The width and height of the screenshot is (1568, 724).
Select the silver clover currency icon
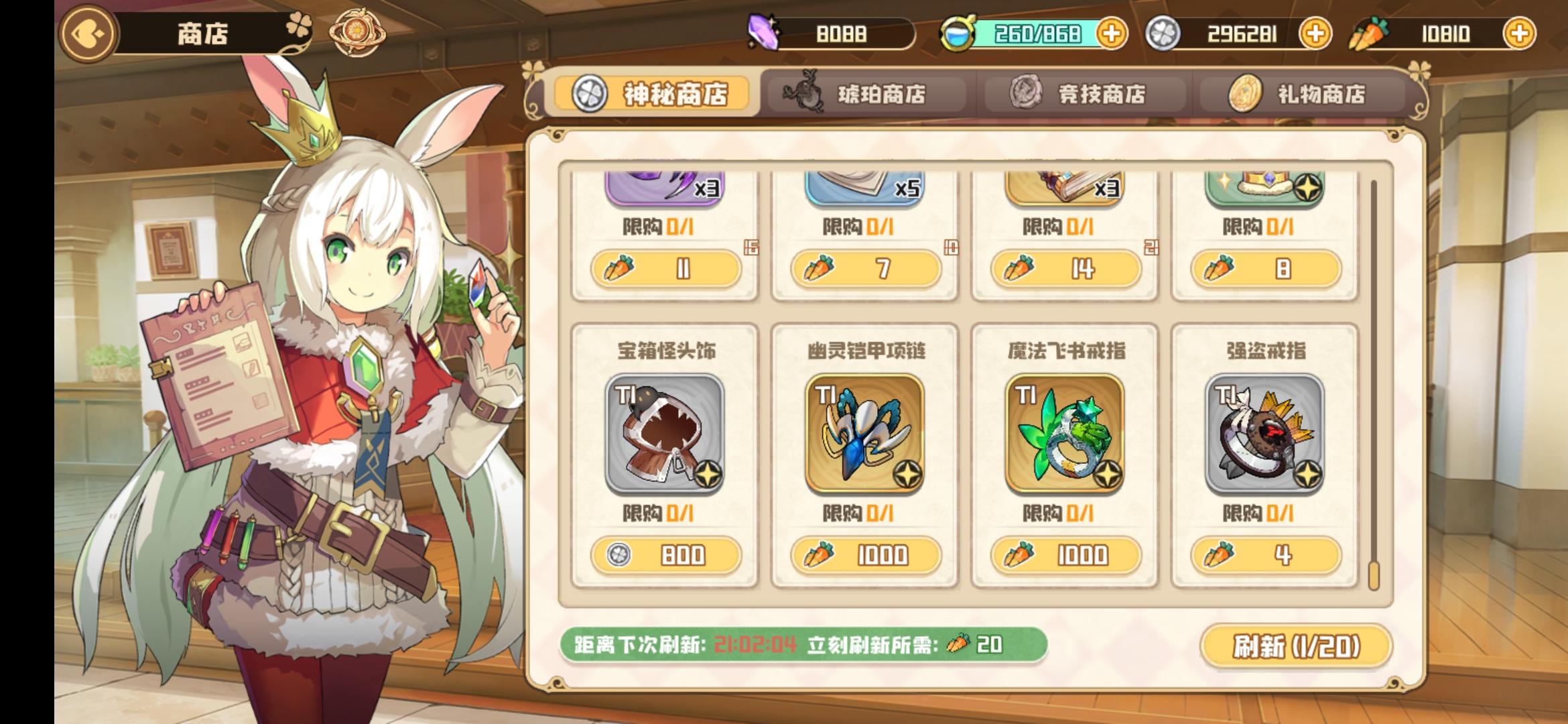tap(1165, 32)
